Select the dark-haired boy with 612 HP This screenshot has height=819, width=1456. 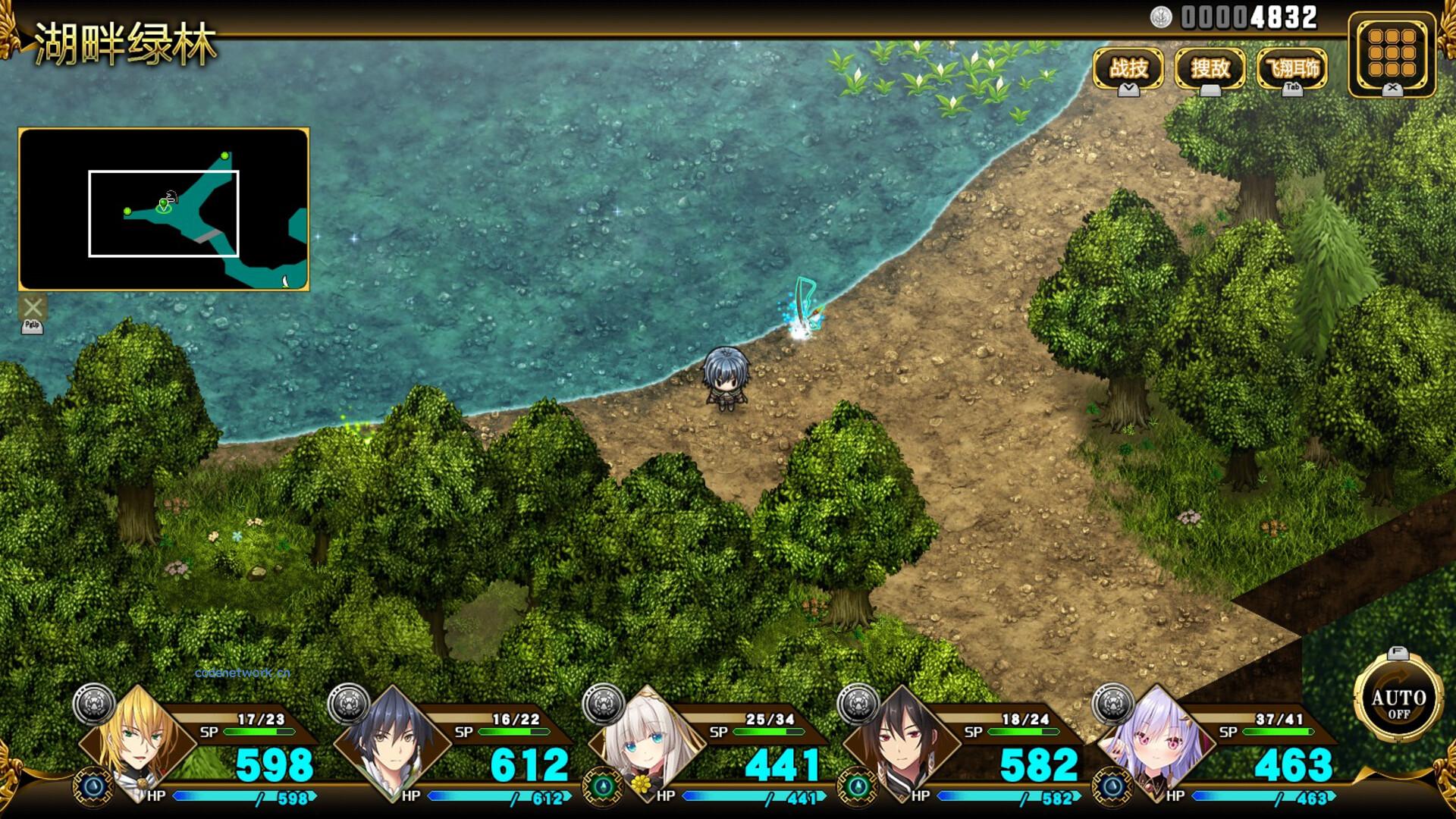[393, 743]
